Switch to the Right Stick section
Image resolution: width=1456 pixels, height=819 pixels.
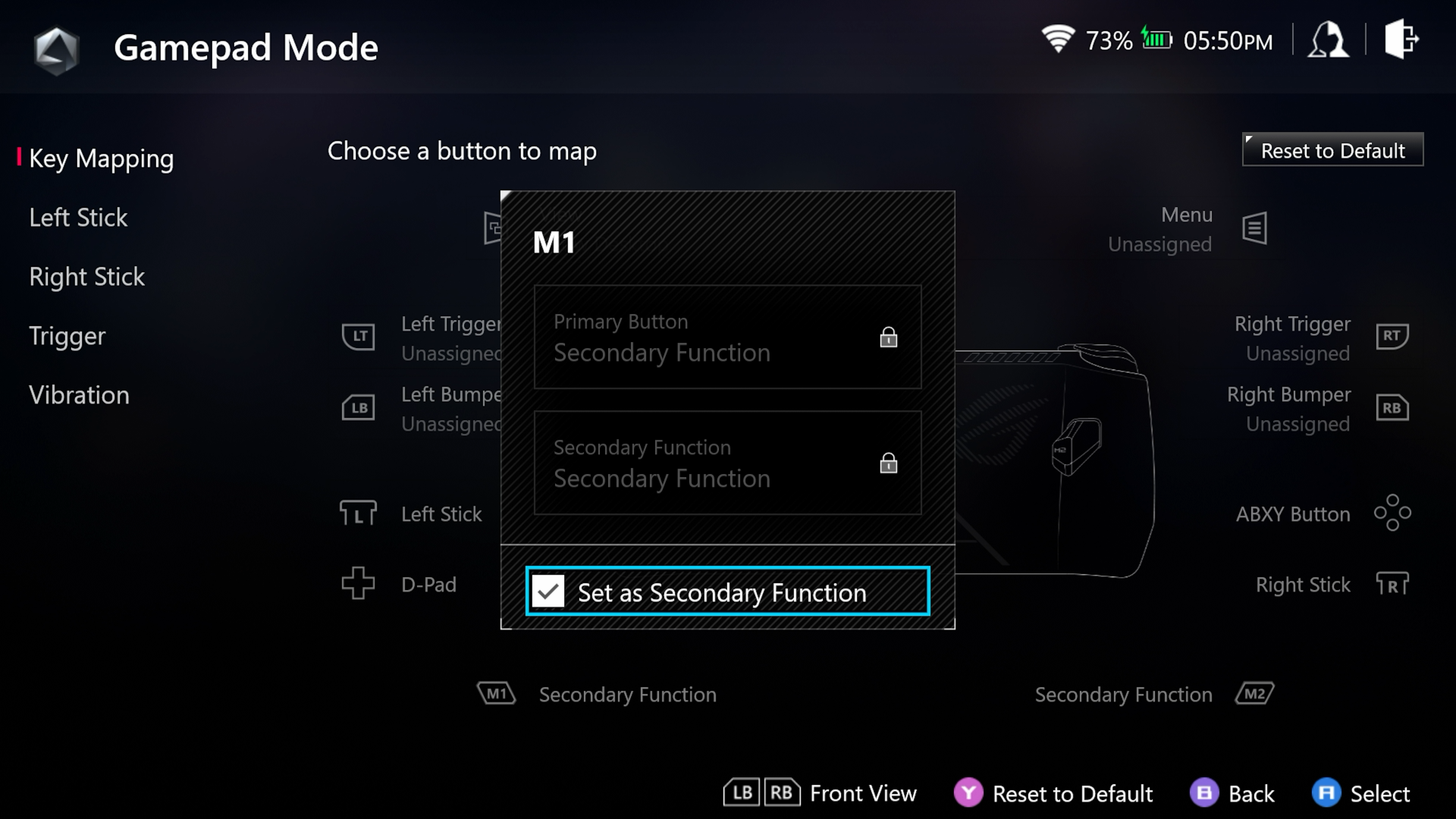(86, 277)
